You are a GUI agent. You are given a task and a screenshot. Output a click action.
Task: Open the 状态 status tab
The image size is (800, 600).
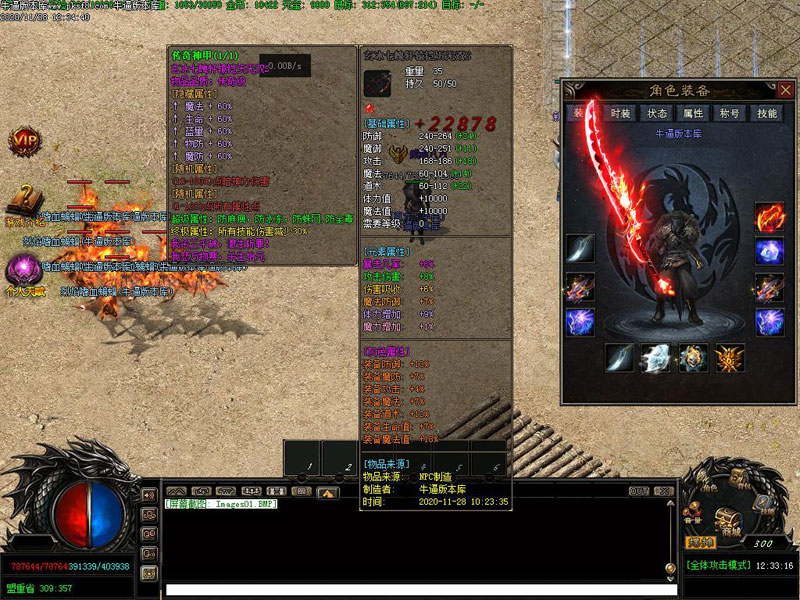657,114
